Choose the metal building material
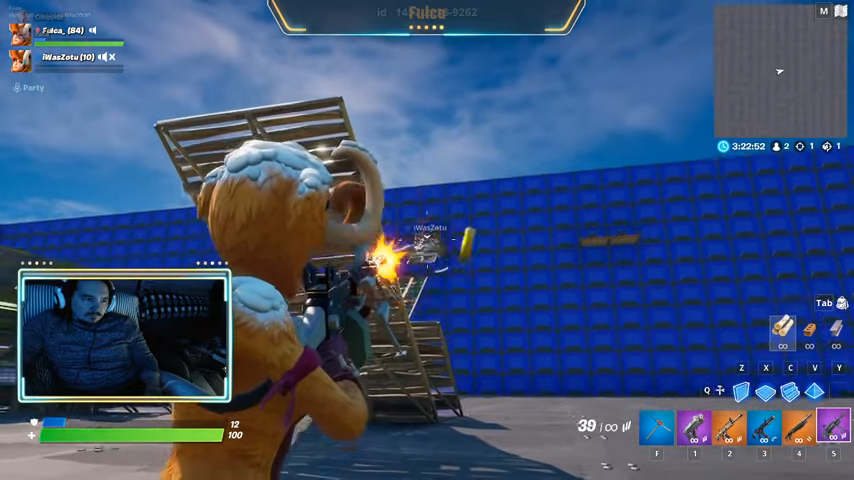The width and height of the screenshot is (854, 480). 836,329
